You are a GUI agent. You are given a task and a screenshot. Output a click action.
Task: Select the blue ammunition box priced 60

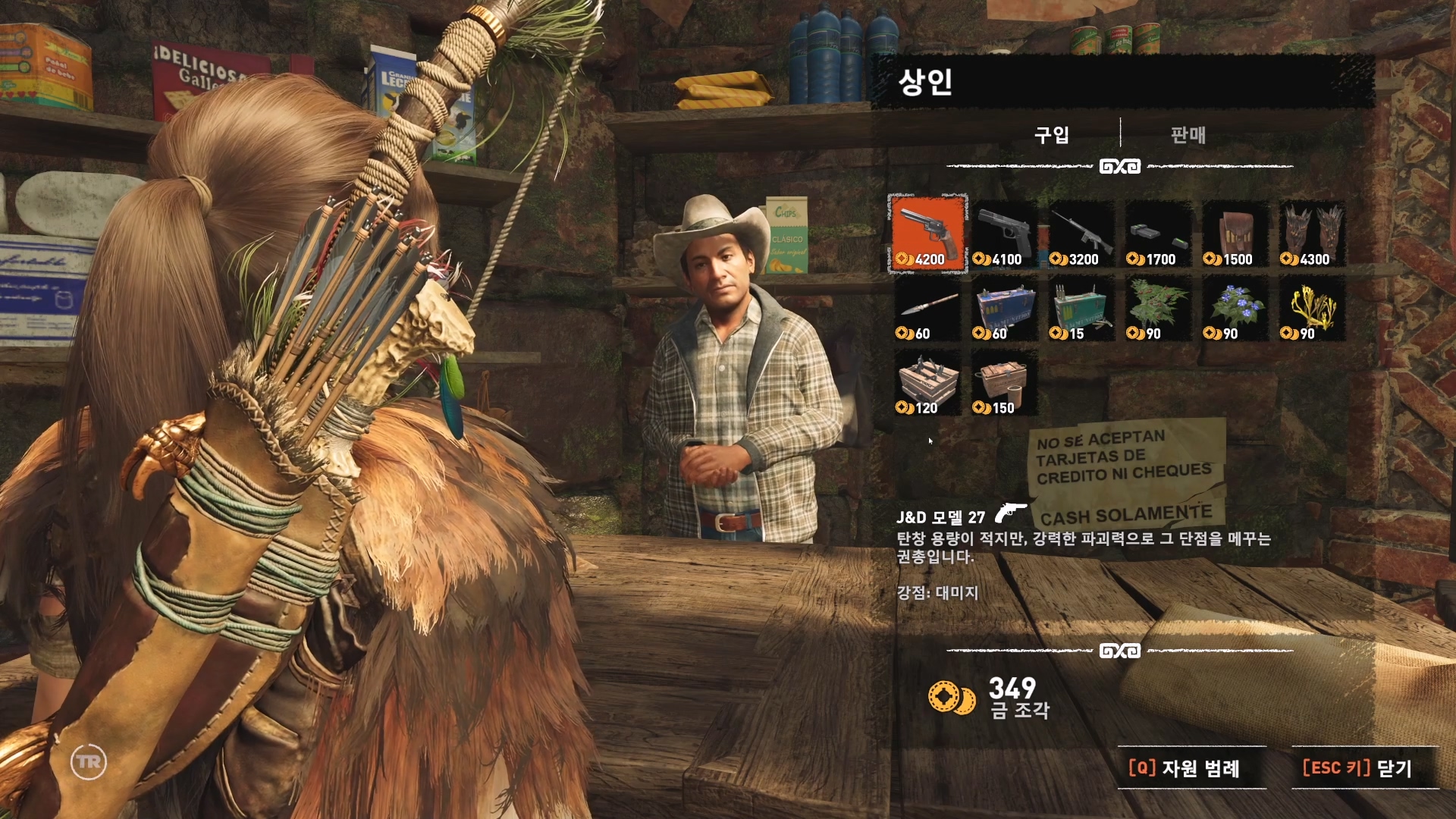1004,308
